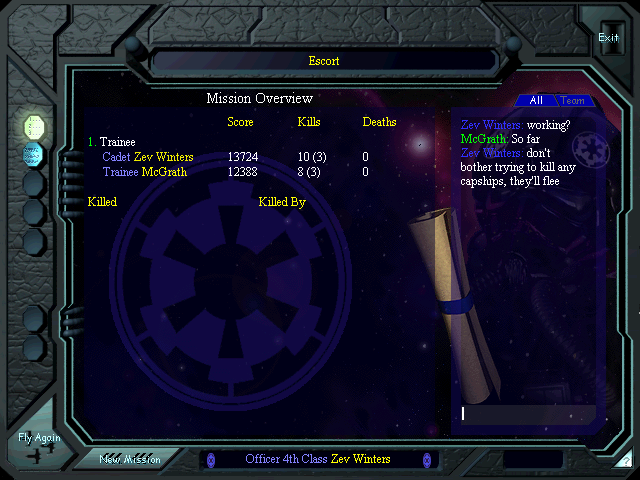This screenshot has height=480, width=640.
Task: Click the emblem right of the pilot name
Action: 426,460
